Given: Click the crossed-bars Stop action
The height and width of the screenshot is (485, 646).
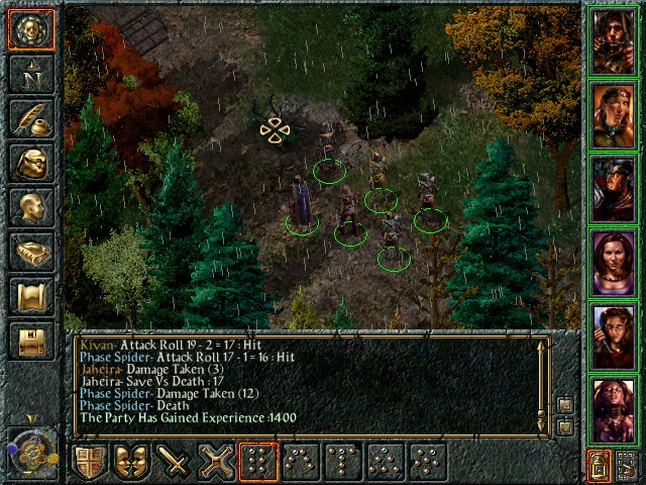Looking at the screenshot, I should (x=215, y=463).
